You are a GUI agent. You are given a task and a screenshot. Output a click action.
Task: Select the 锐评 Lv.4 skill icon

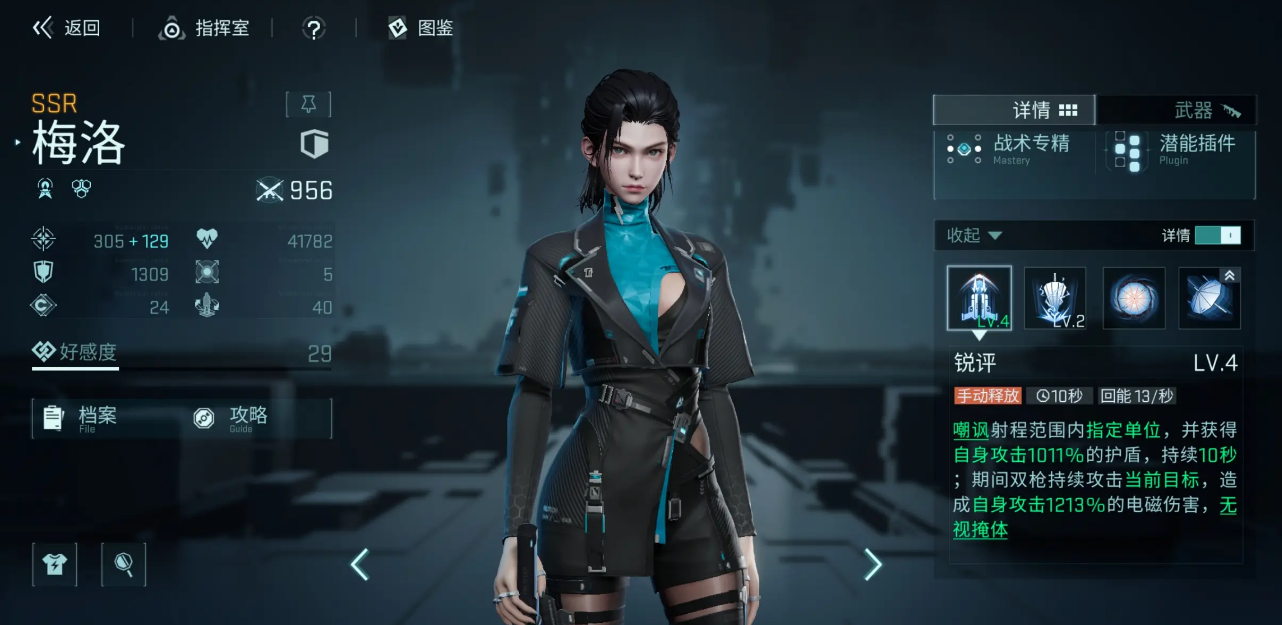point(979,298)
